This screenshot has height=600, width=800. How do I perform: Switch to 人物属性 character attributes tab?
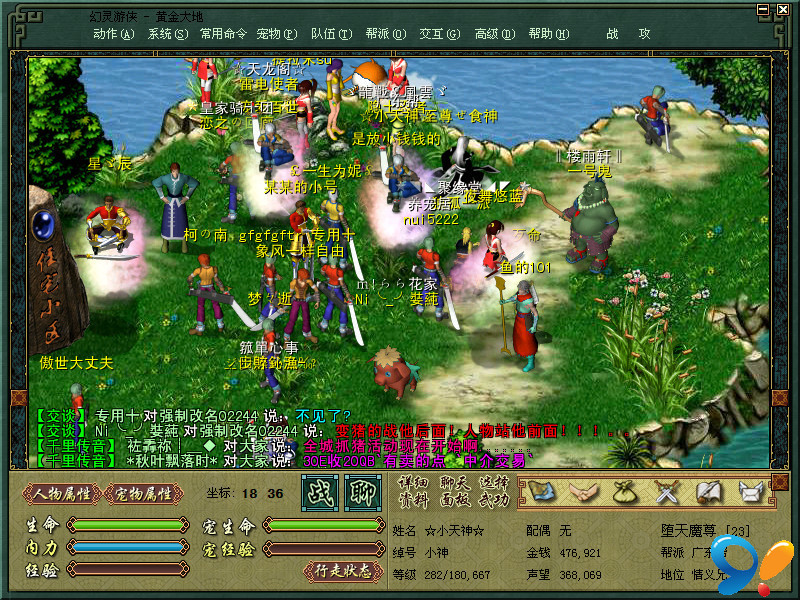62,493
